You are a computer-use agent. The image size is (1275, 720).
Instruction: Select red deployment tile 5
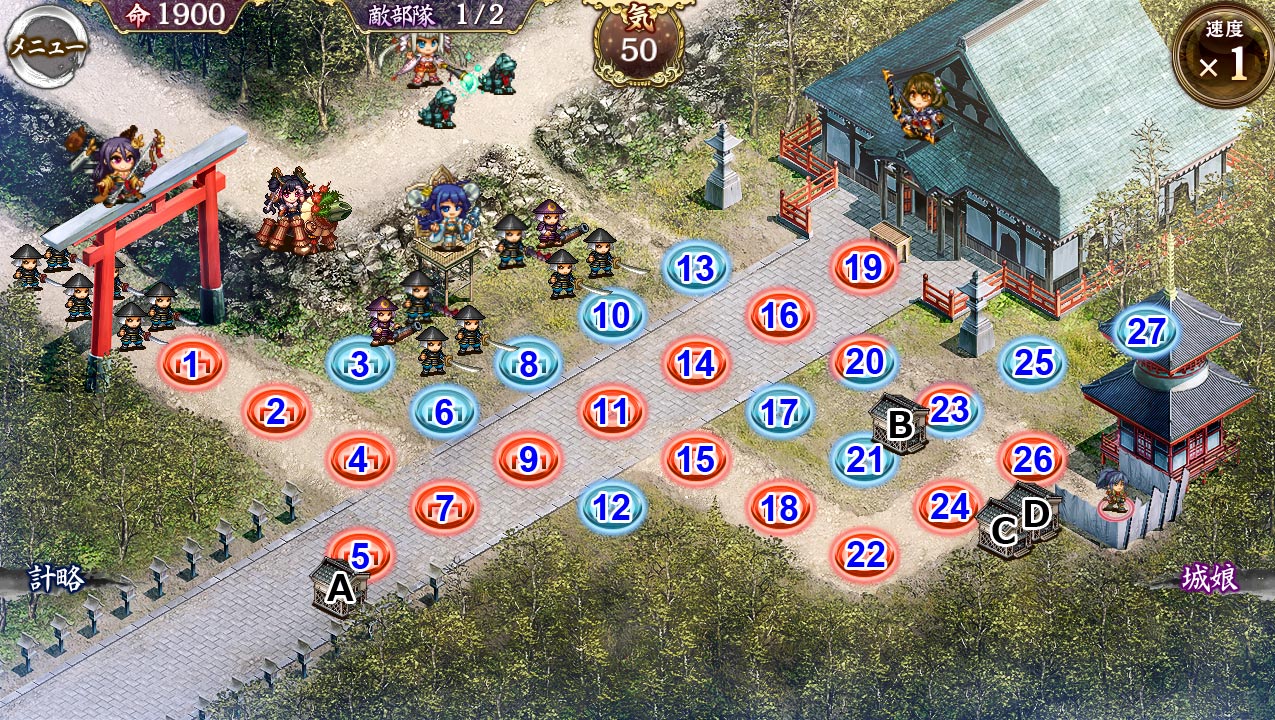(x=361, y=555)
